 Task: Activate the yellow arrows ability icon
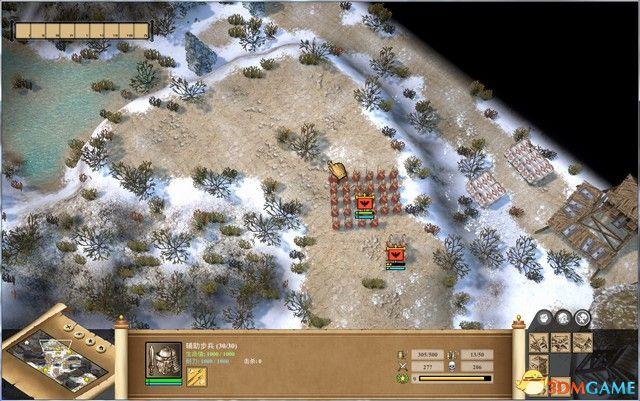(x=197, y=377)
